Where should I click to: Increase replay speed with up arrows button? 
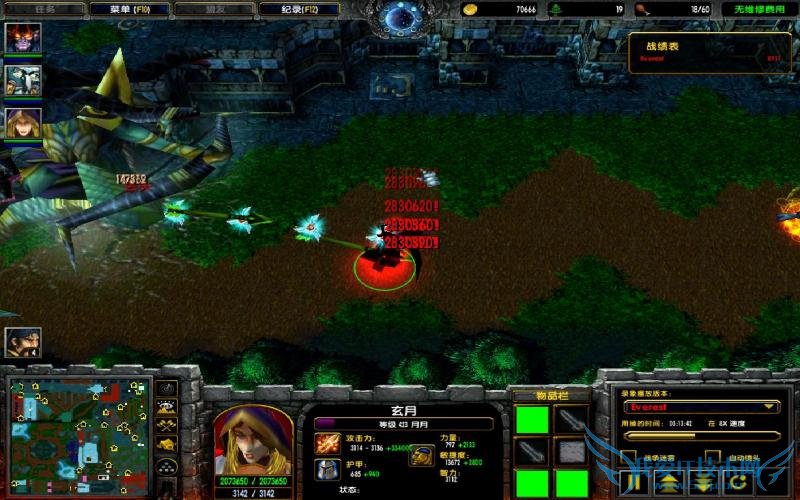tap(669, 484)
